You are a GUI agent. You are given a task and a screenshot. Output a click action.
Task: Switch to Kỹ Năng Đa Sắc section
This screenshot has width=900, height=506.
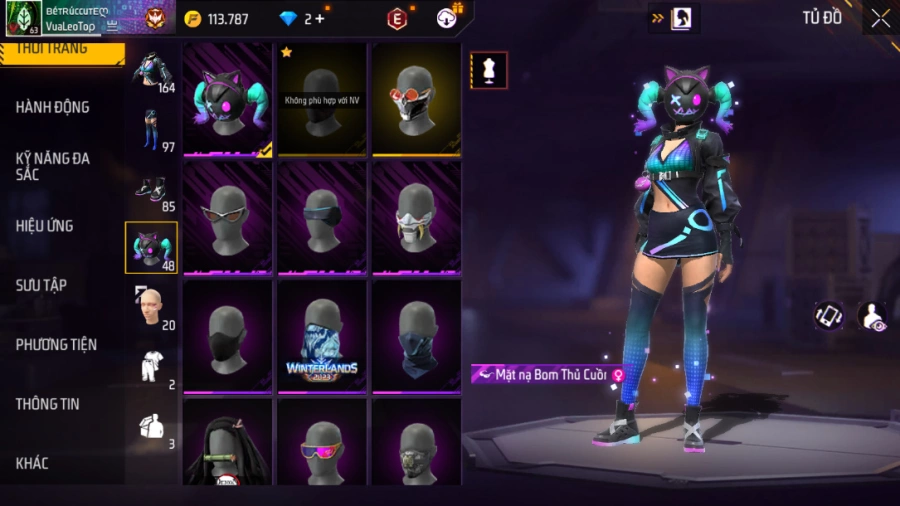53,166
